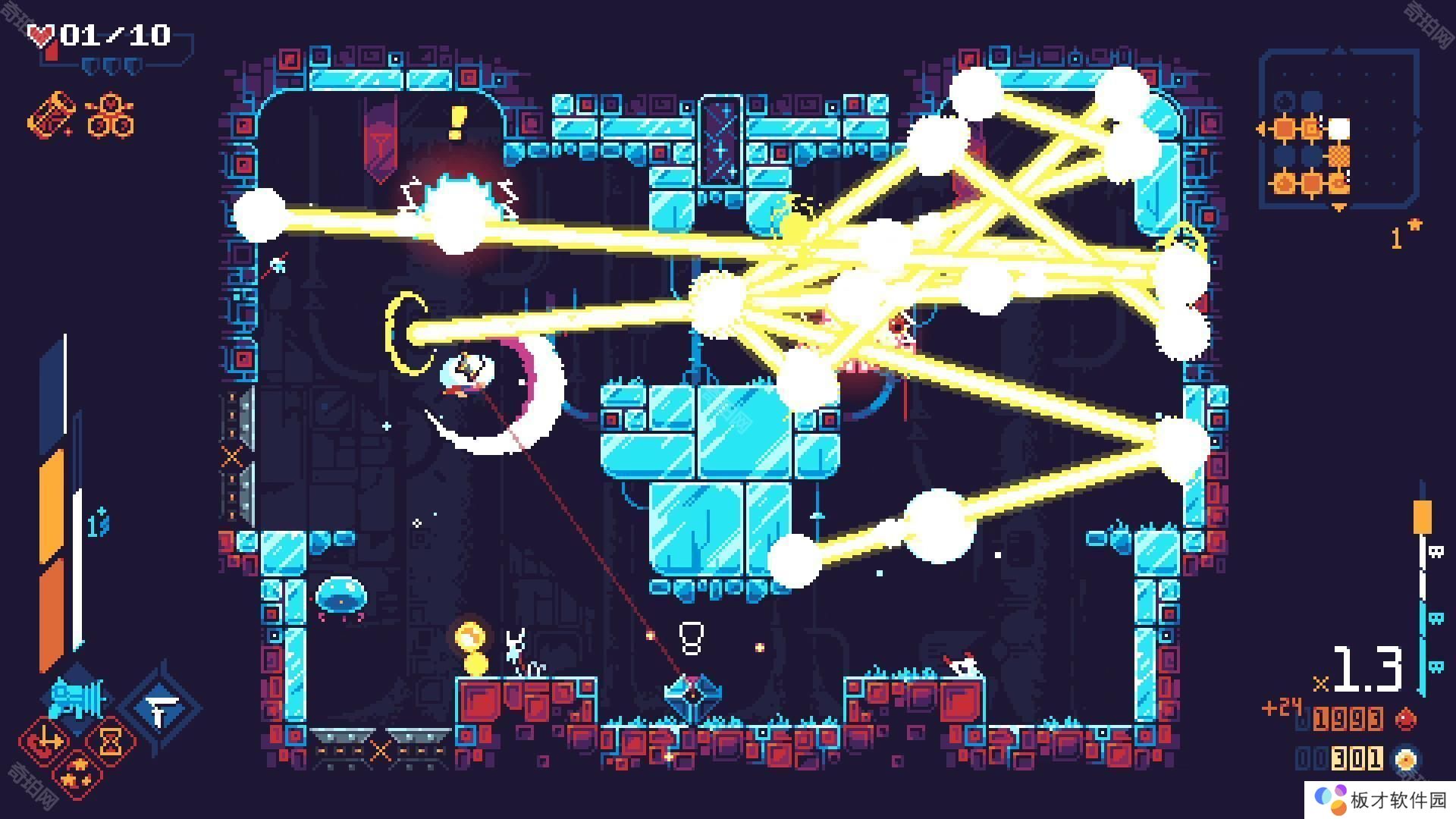Inspect the orange shell relic icon
Viewport: 1456px width, 819px height.
pyautogui.click(x=52, y=115)
